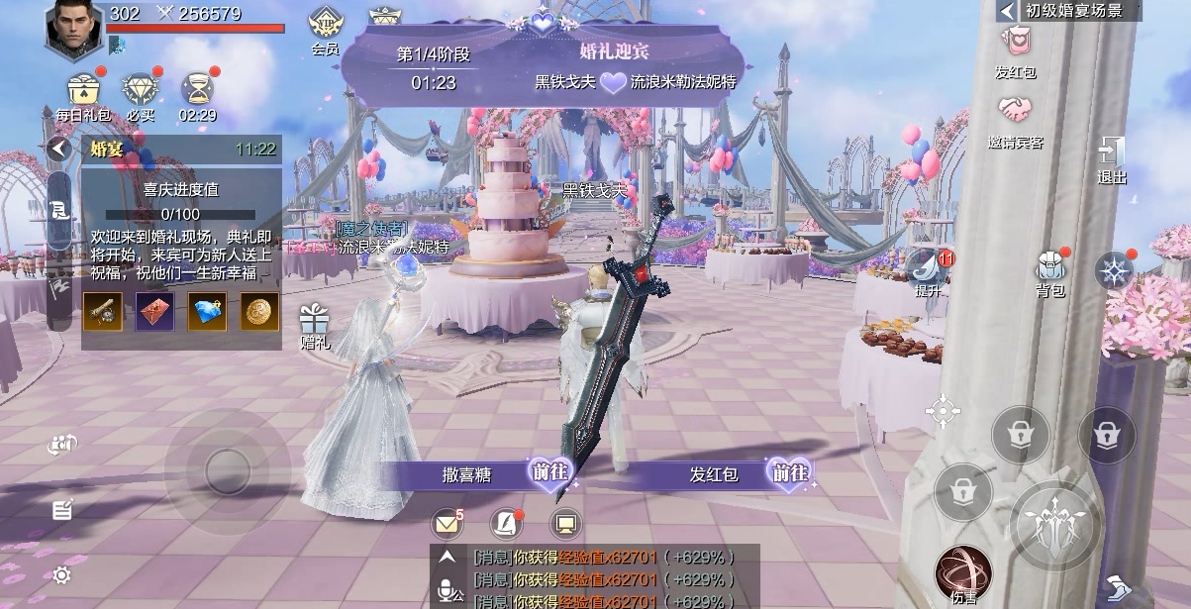Open the 发红包 red envelope icon
Image resolution: width=1191 pixels, height=609 pixels.
tap(1015, 44)
